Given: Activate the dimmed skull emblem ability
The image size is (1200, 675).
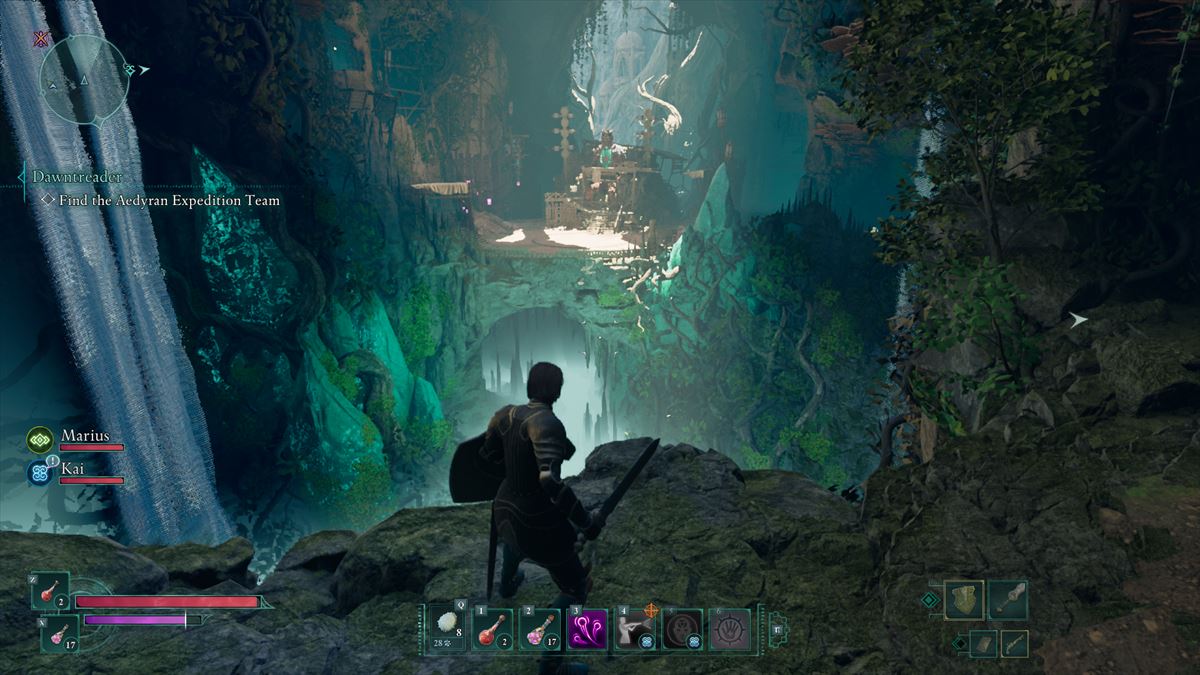Looking at the screenshot, I should coord(682,630).
